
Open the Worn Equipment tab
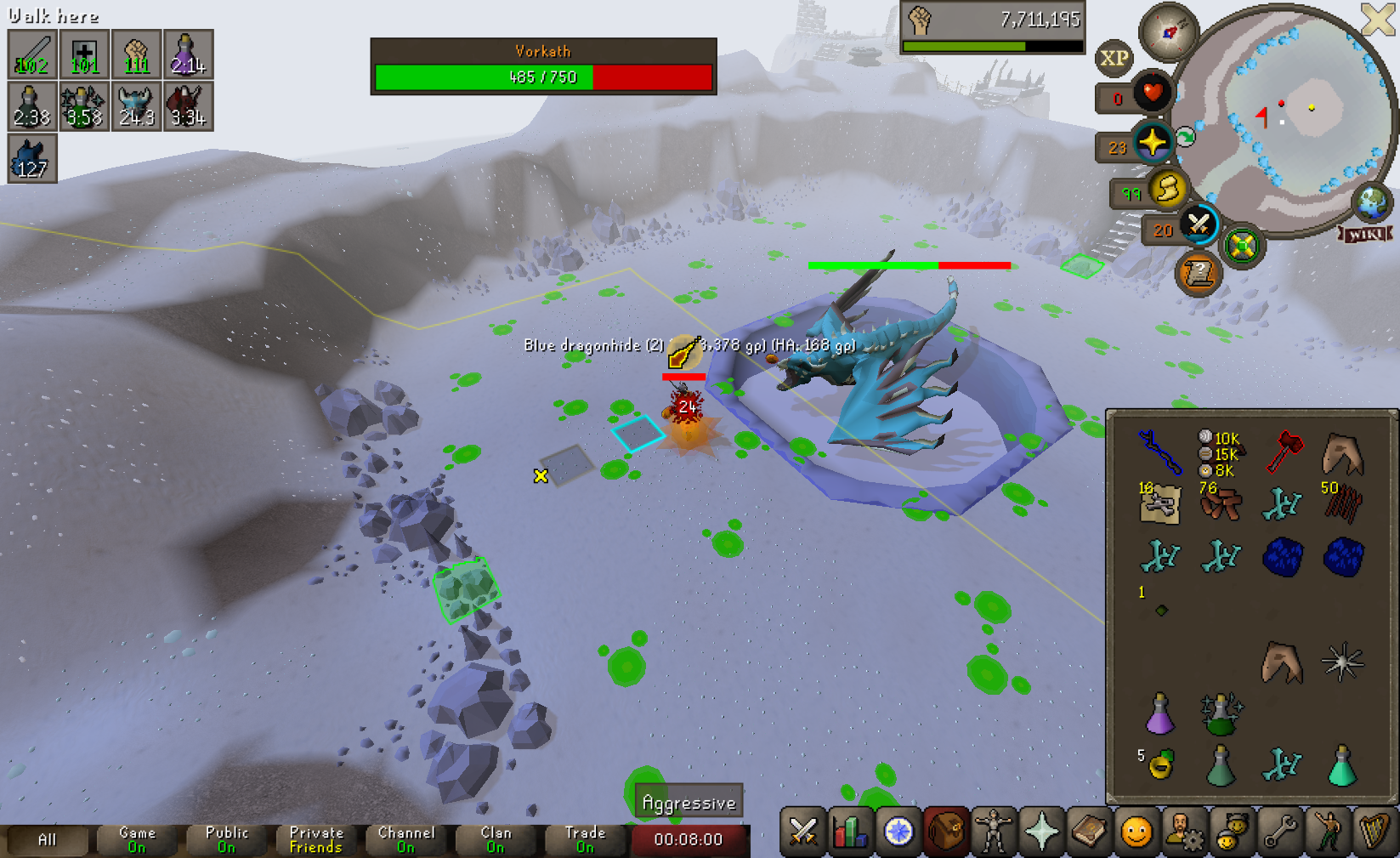[994, 832]
